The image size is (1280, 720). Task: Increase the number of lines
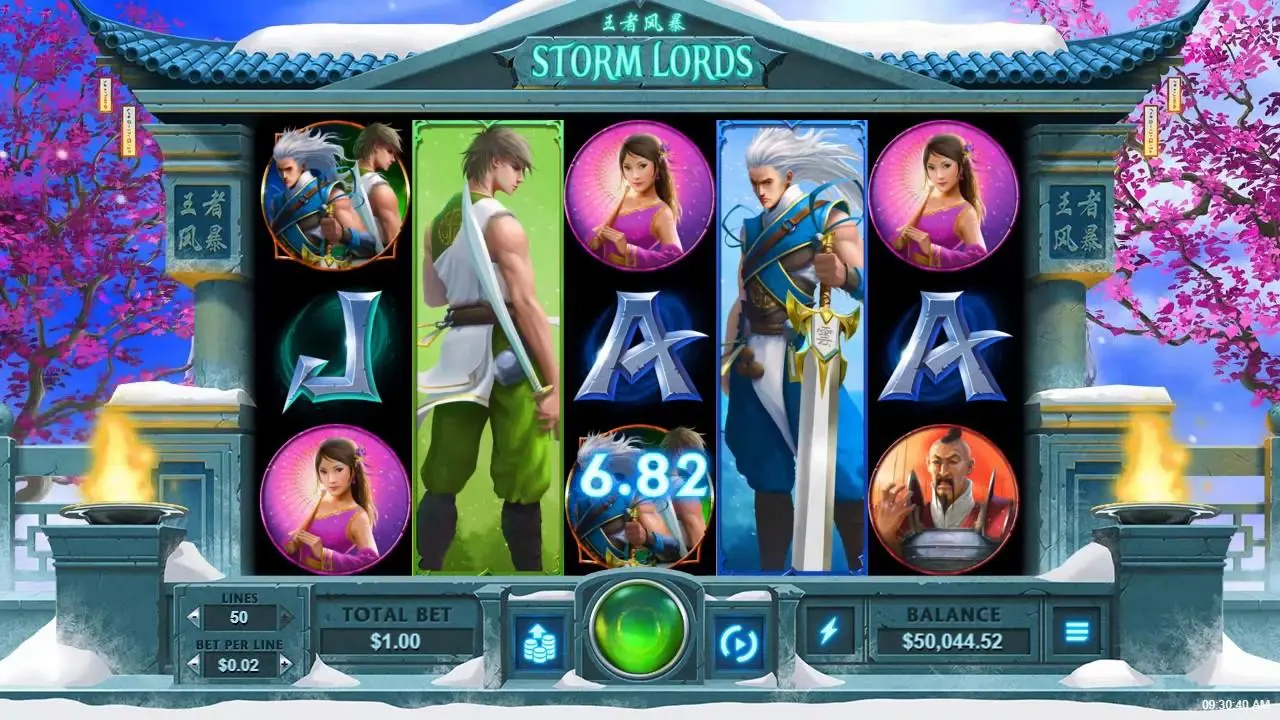point(286,618)
